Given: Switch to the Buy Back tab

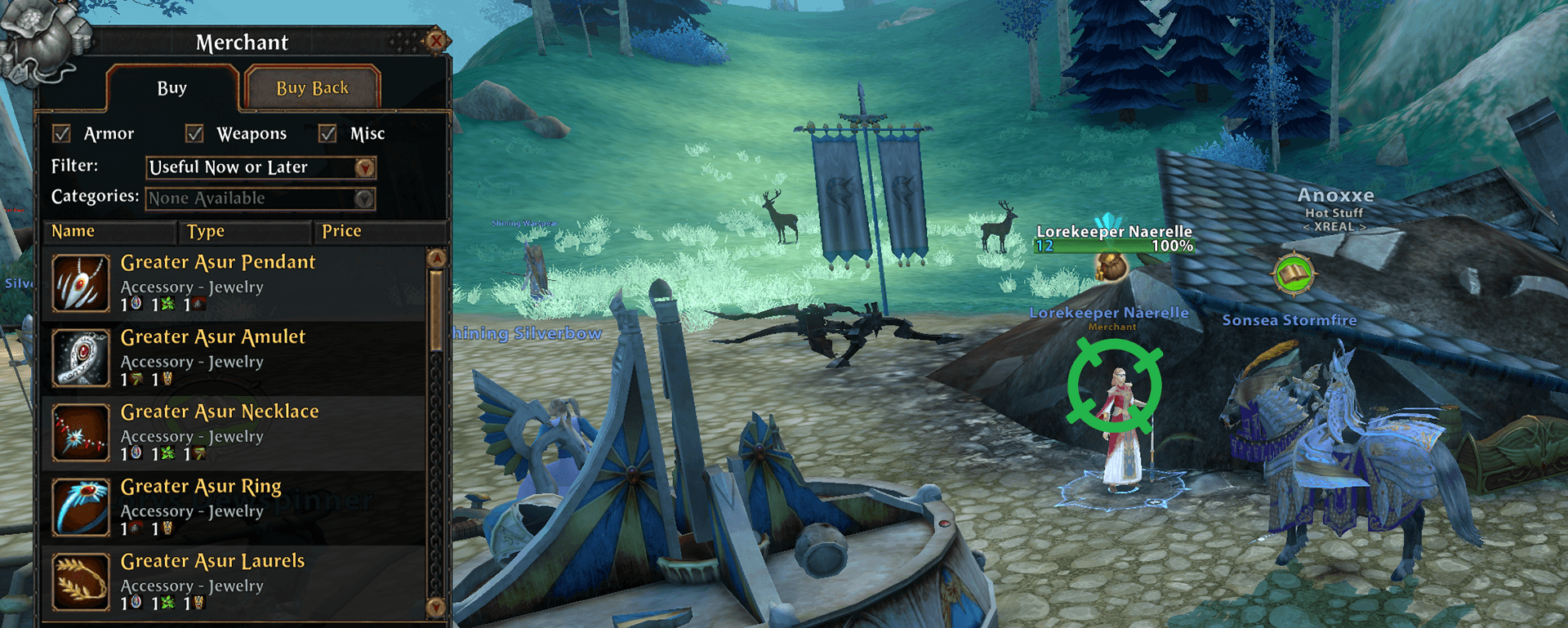Looking at the screenshot, I should 312,88.
